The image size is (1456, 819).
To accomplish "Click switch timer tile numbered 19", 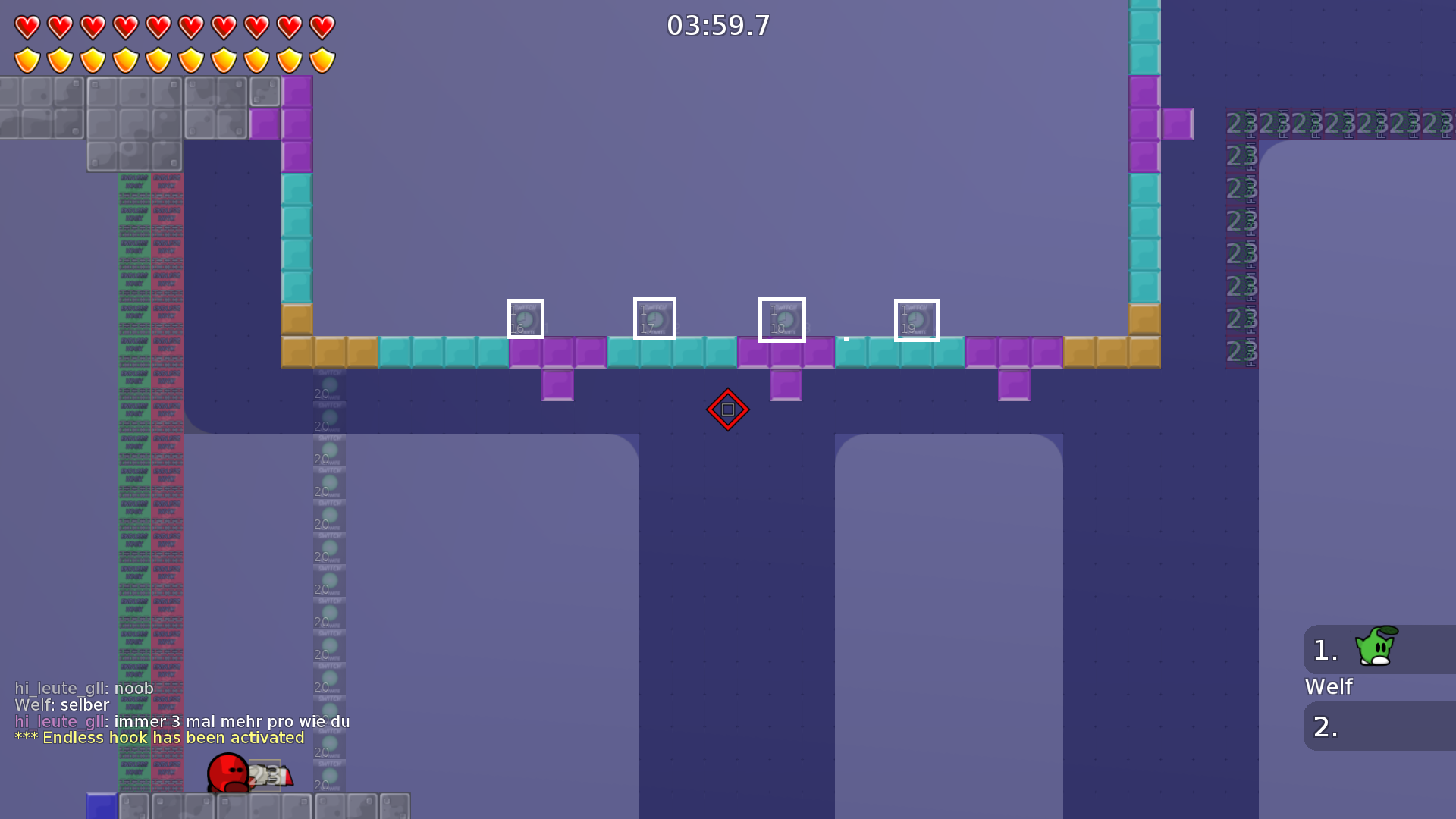I will pos(917,320).
